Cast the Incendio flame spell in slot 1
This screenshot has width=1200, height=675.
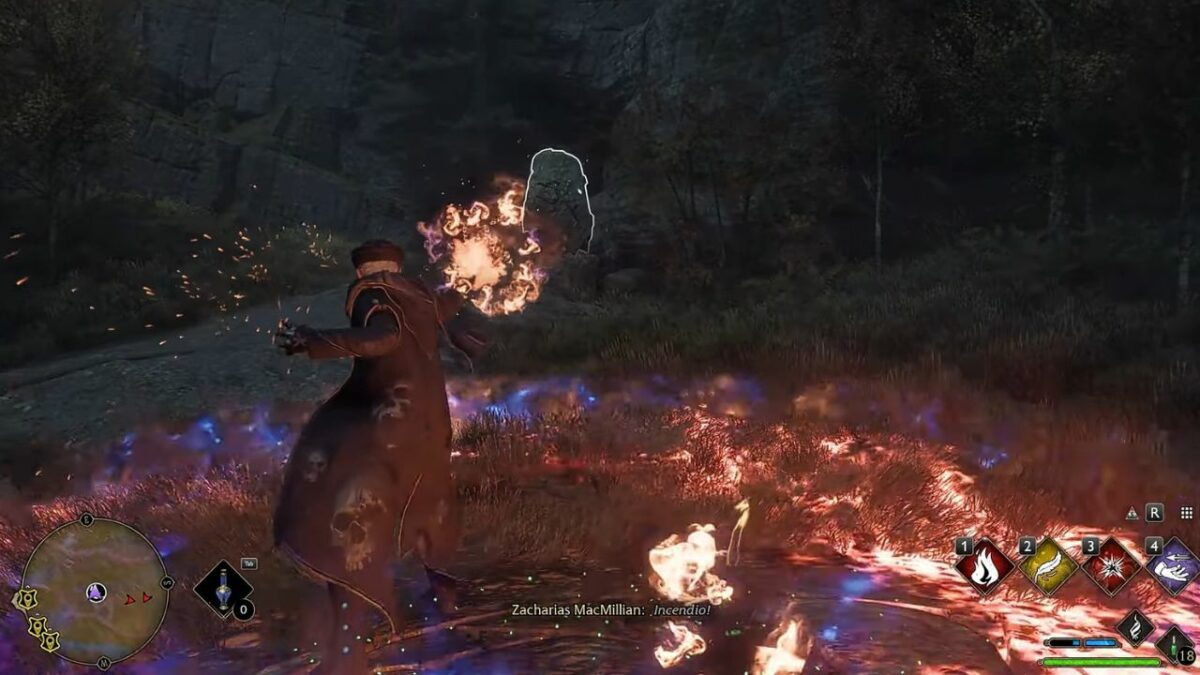click(x=985, y=567)
